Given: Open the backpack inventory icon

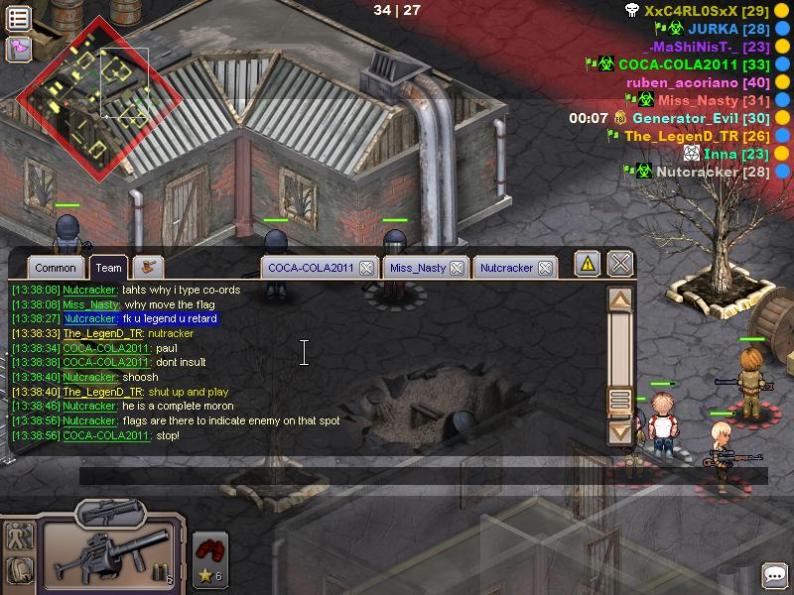Looking at the screenshot, I should click(19, 570).
